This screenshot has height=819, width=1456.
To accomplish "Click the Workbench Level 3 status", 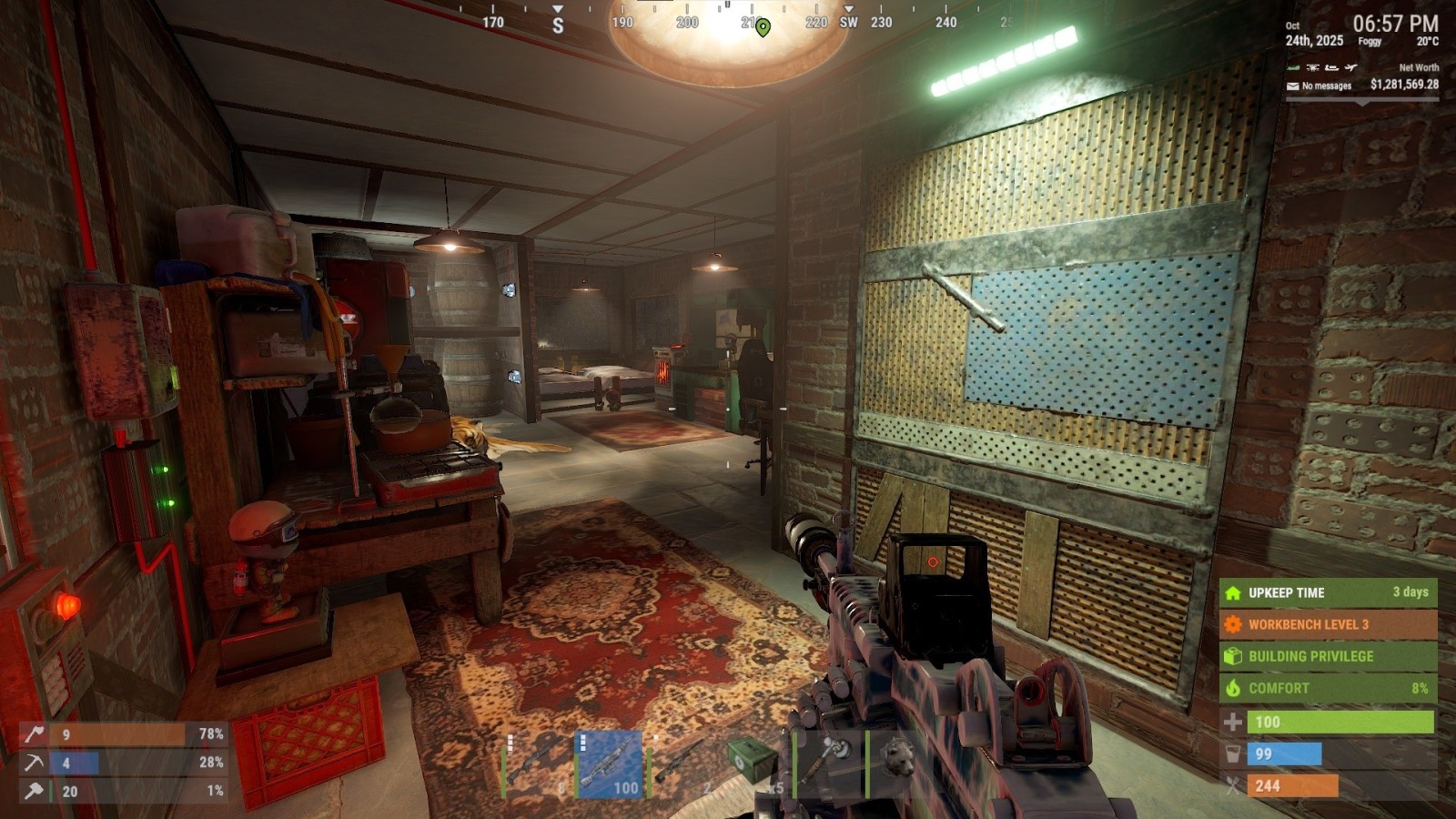I will tap(1328, 624).
